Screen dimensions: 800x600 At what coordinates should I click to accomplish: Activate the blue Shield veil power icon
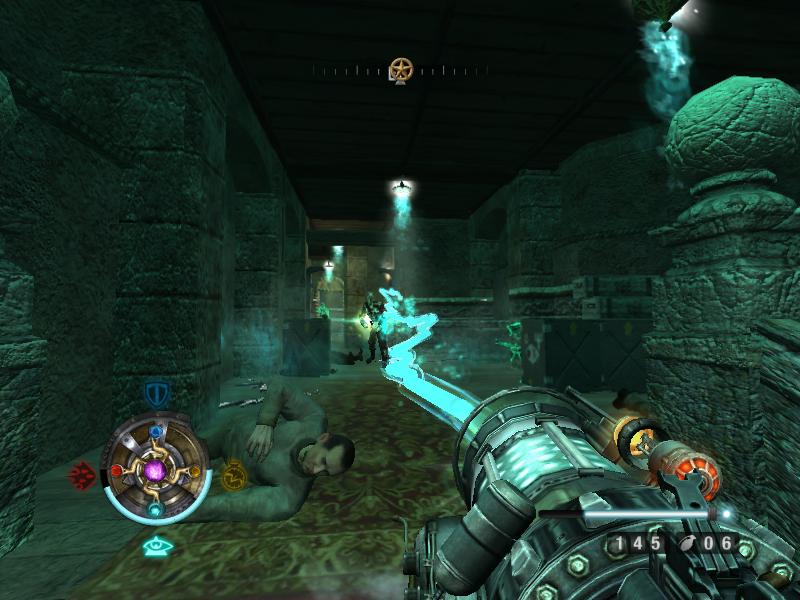[x=155, y=393]
